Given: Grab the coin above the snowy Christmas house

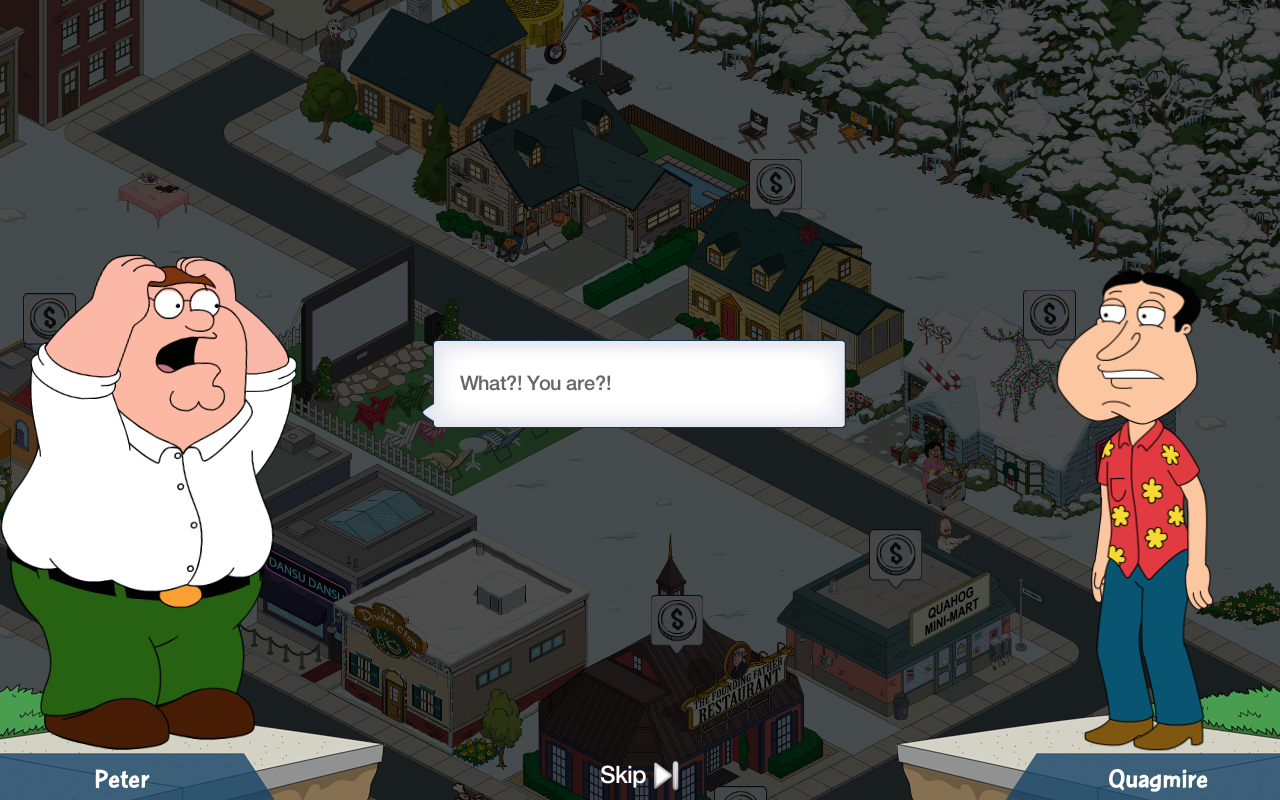Looking at the screenshot, I should 1049,315.
